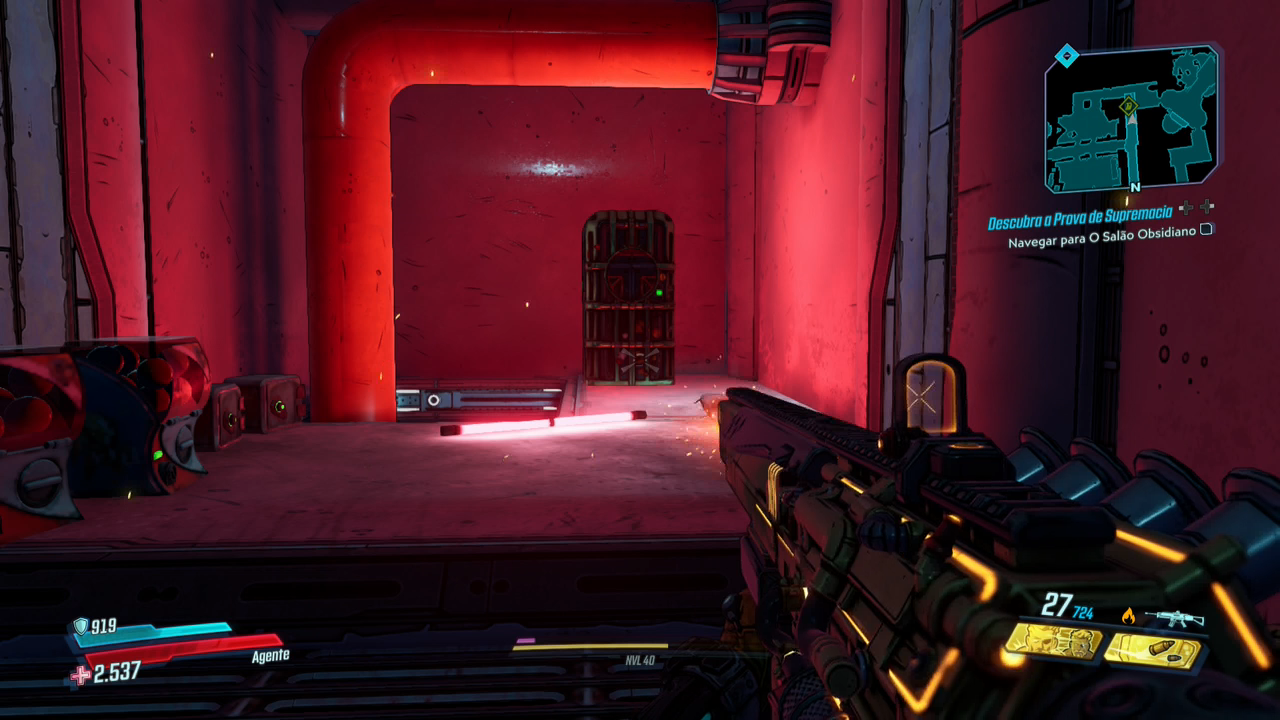
Task: Select the golden bullet skill card
Action: click(1152, 651)
